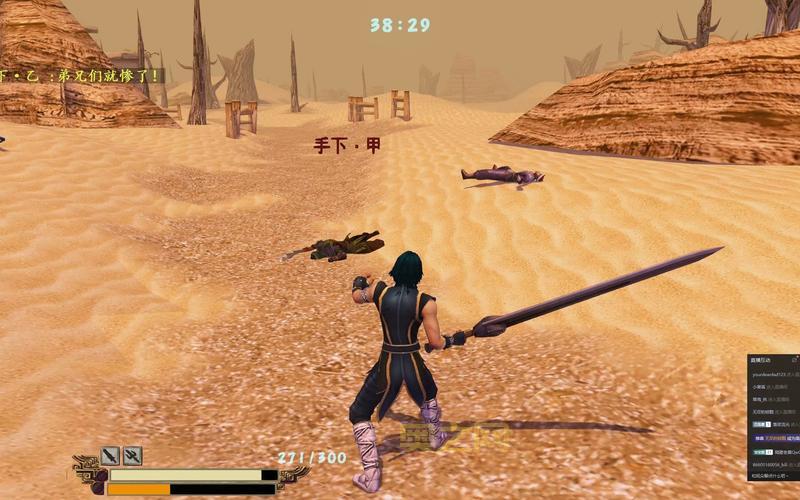The width and height of the screenshot is (800, 500).
Task: Click the live chat overlay panel
Action: [x=773, y=410]
